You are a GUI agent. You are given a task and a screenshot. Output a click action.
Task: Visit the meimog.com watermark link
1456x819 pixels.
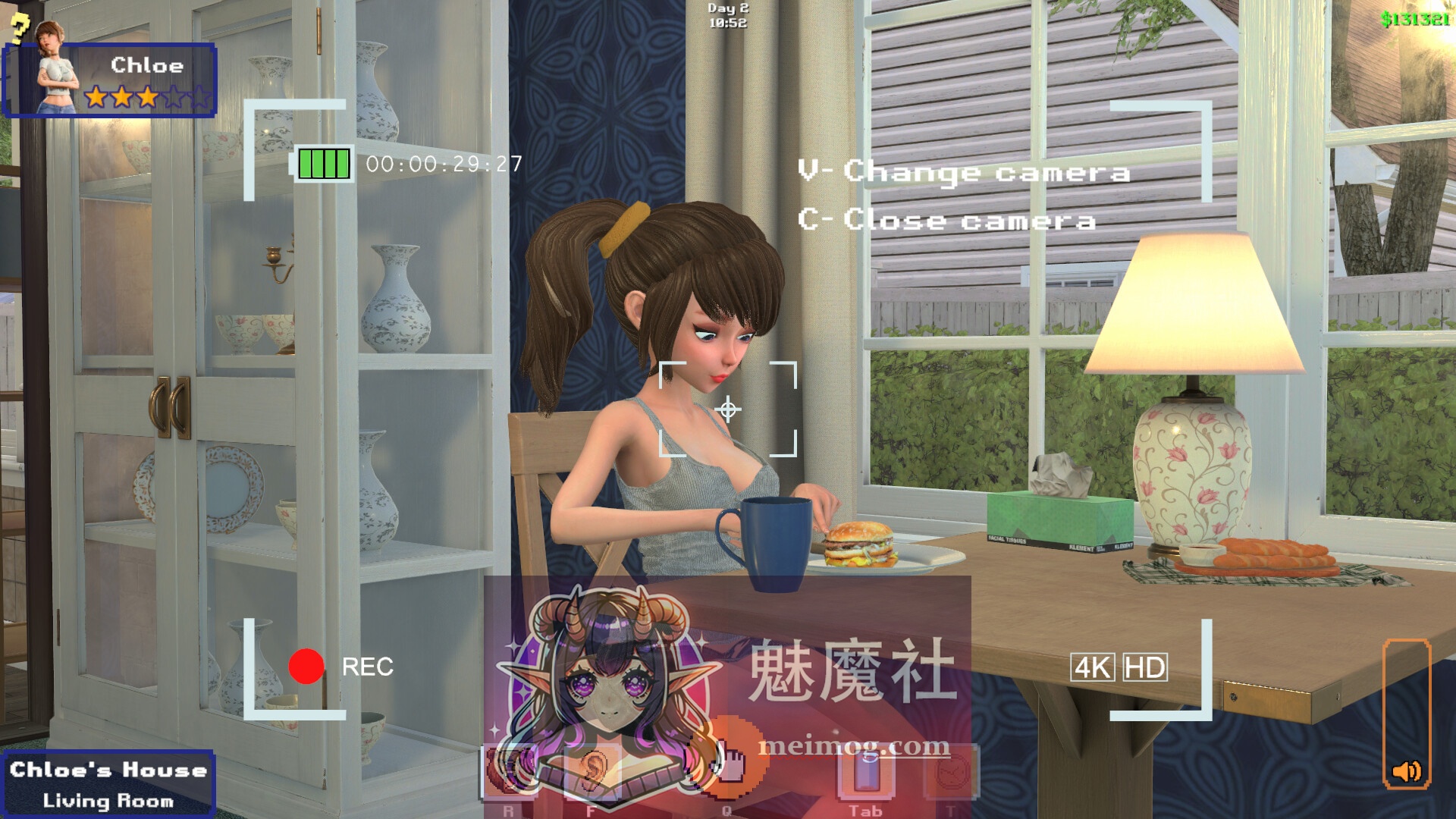854,746
